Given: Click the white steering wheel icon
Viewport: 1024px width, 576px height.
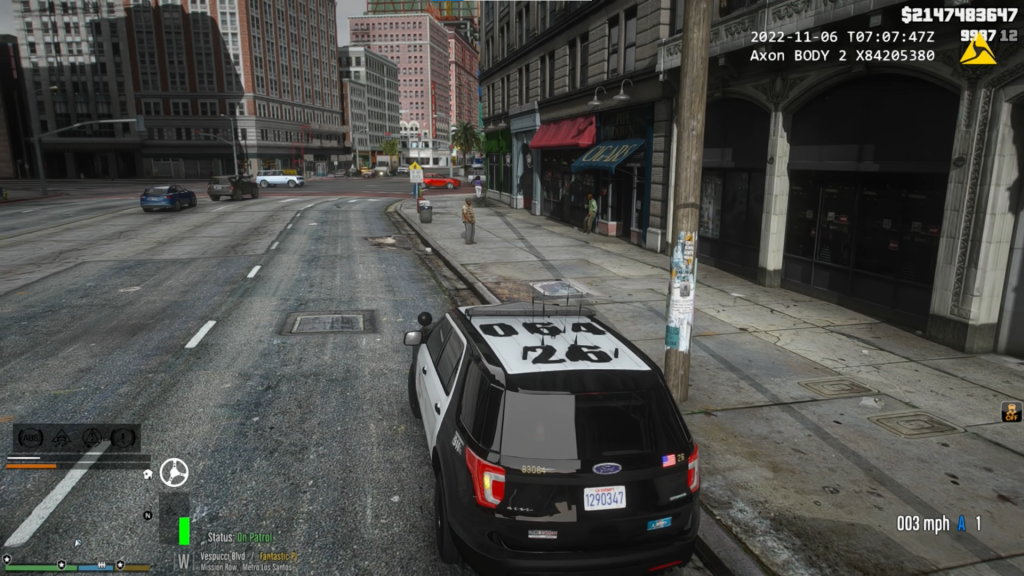Looking at the screenshot, I should pyautogui.click(x=174, y=472).
